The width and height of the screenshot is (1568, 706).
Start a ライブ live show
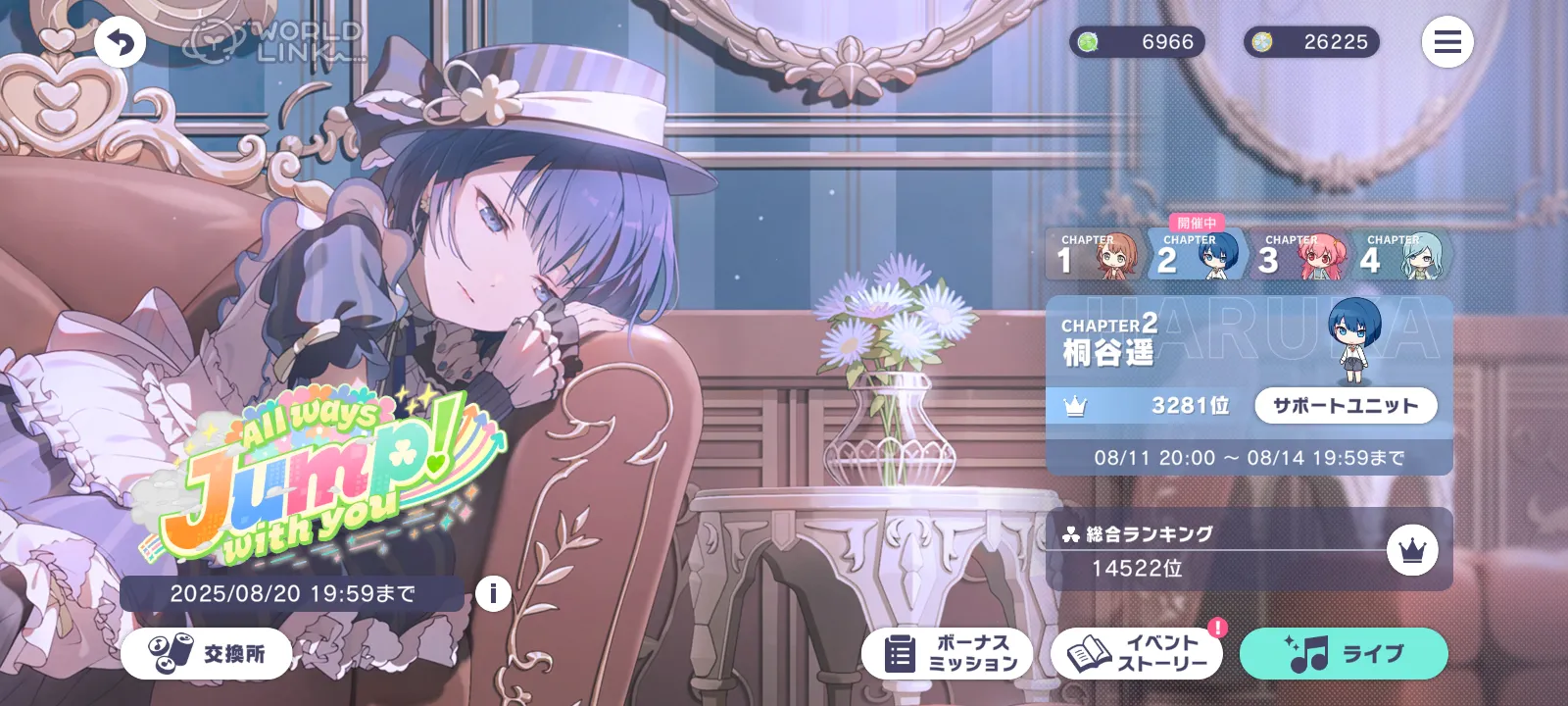1344,654
